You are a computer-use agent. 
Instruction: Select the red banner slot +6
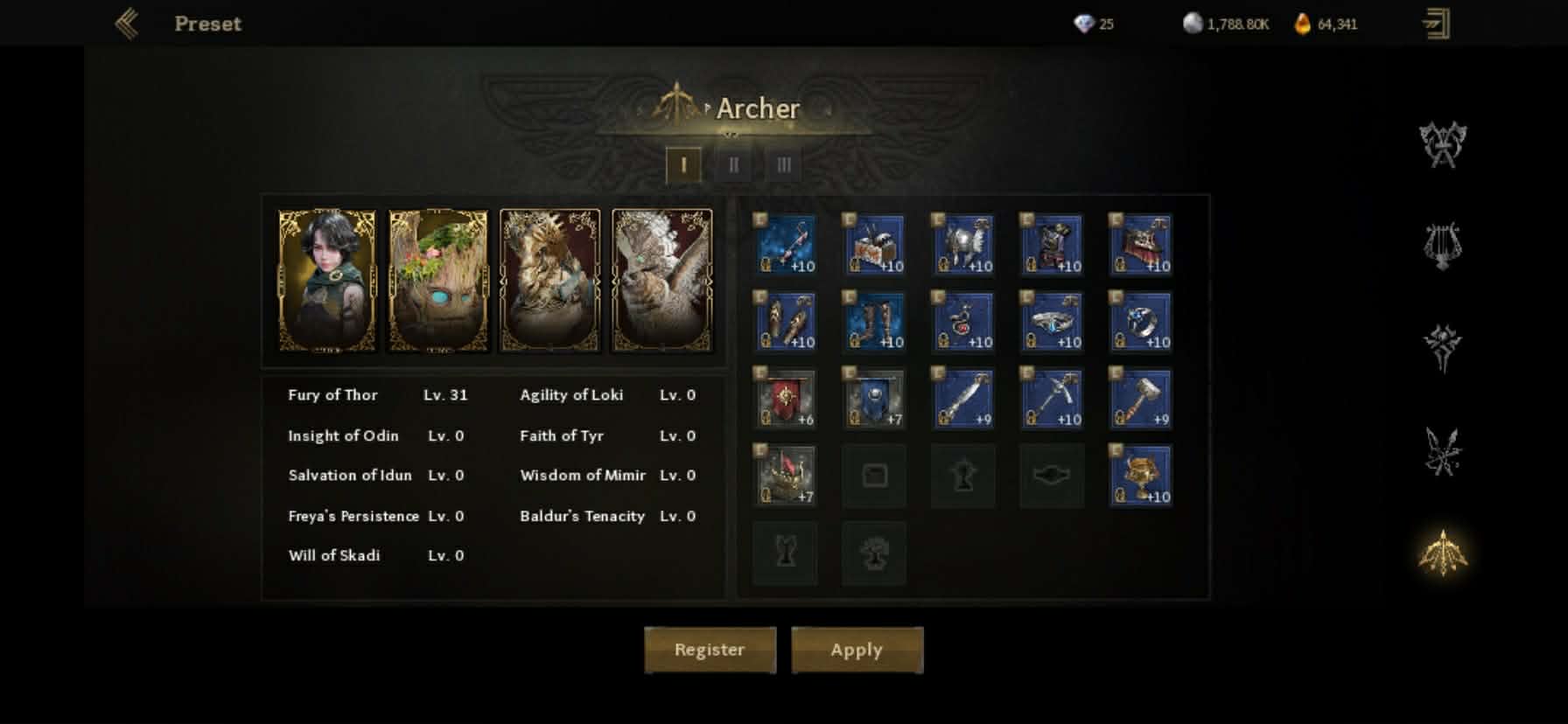point(787,399)
